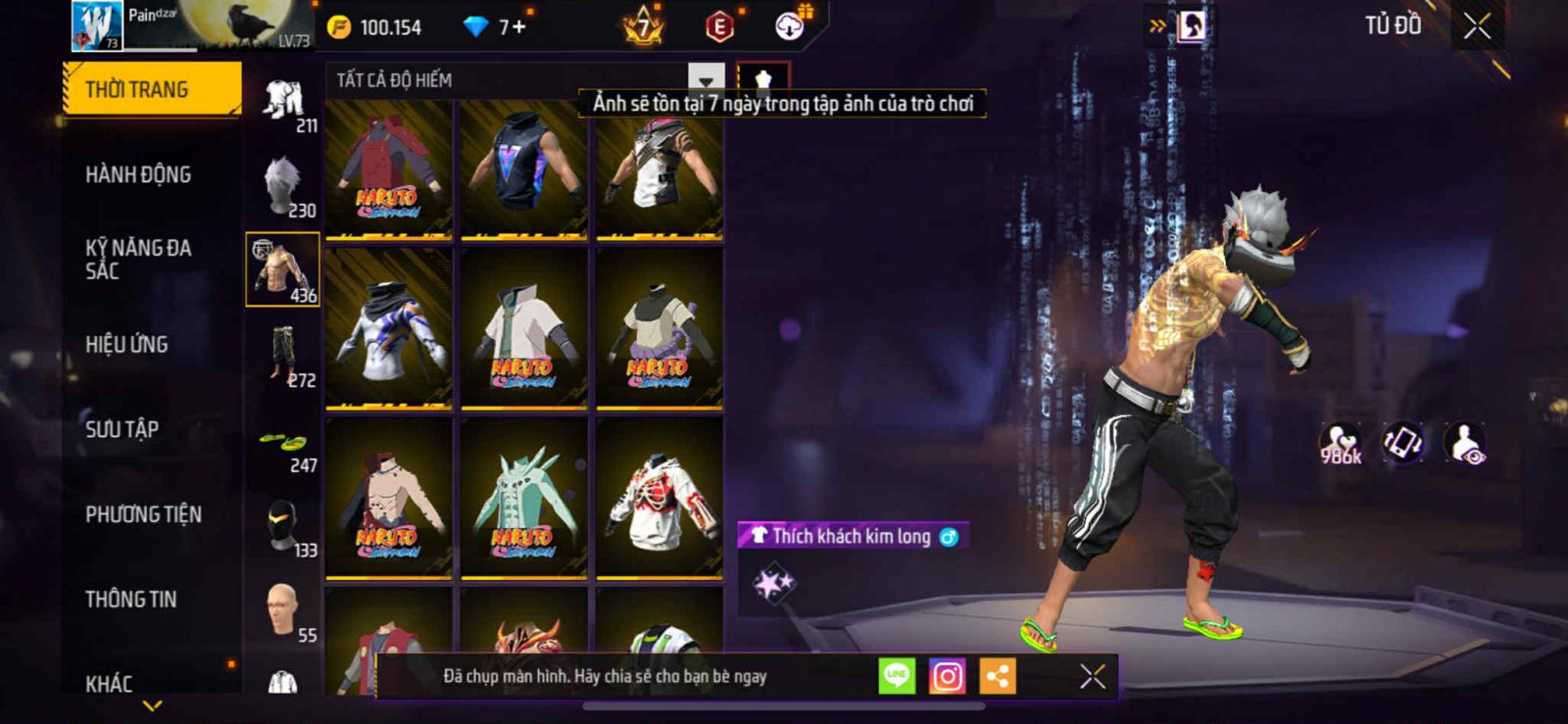Screen dimensions: 1568x724
Task: Choose the PHƯƠNG TIỆN category
Action: 143,514
